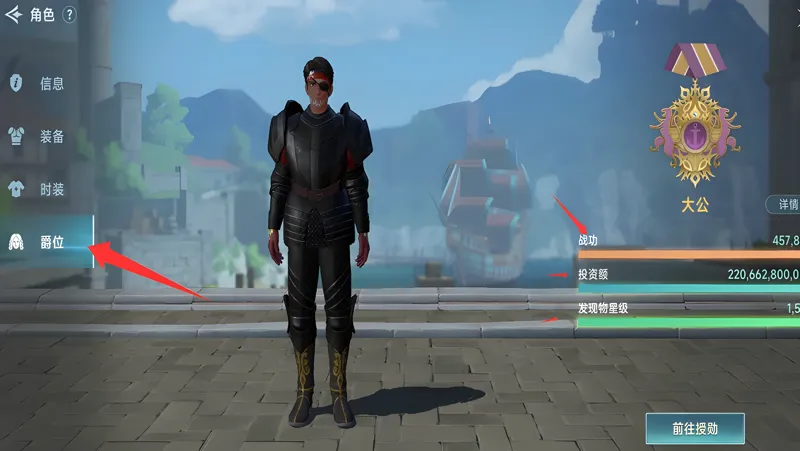Open the help question mark icon

pyautogui.click(x=69, y=15)
